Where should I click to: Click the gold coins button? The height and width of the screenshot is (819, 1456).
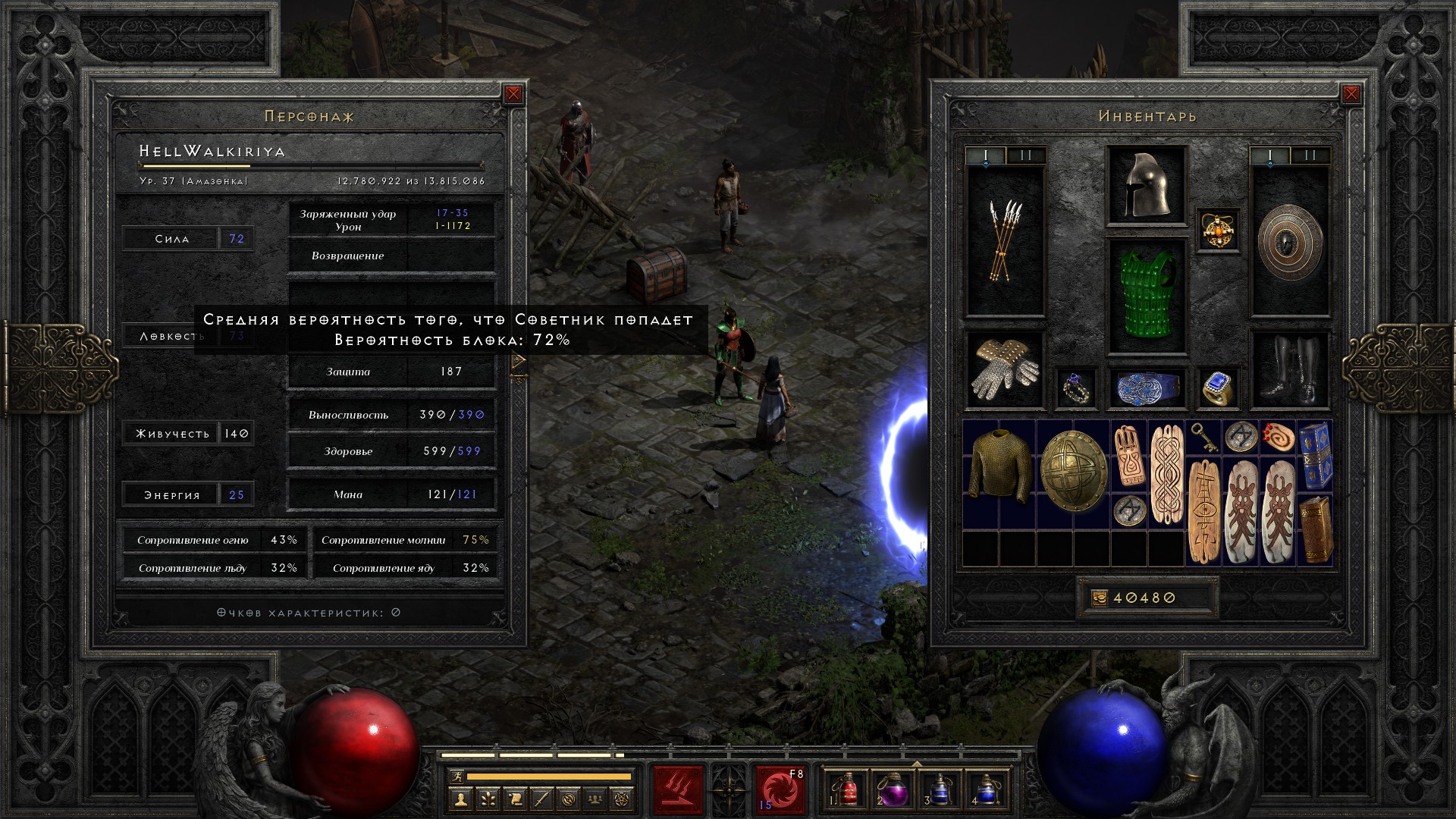click(1100, 598)
